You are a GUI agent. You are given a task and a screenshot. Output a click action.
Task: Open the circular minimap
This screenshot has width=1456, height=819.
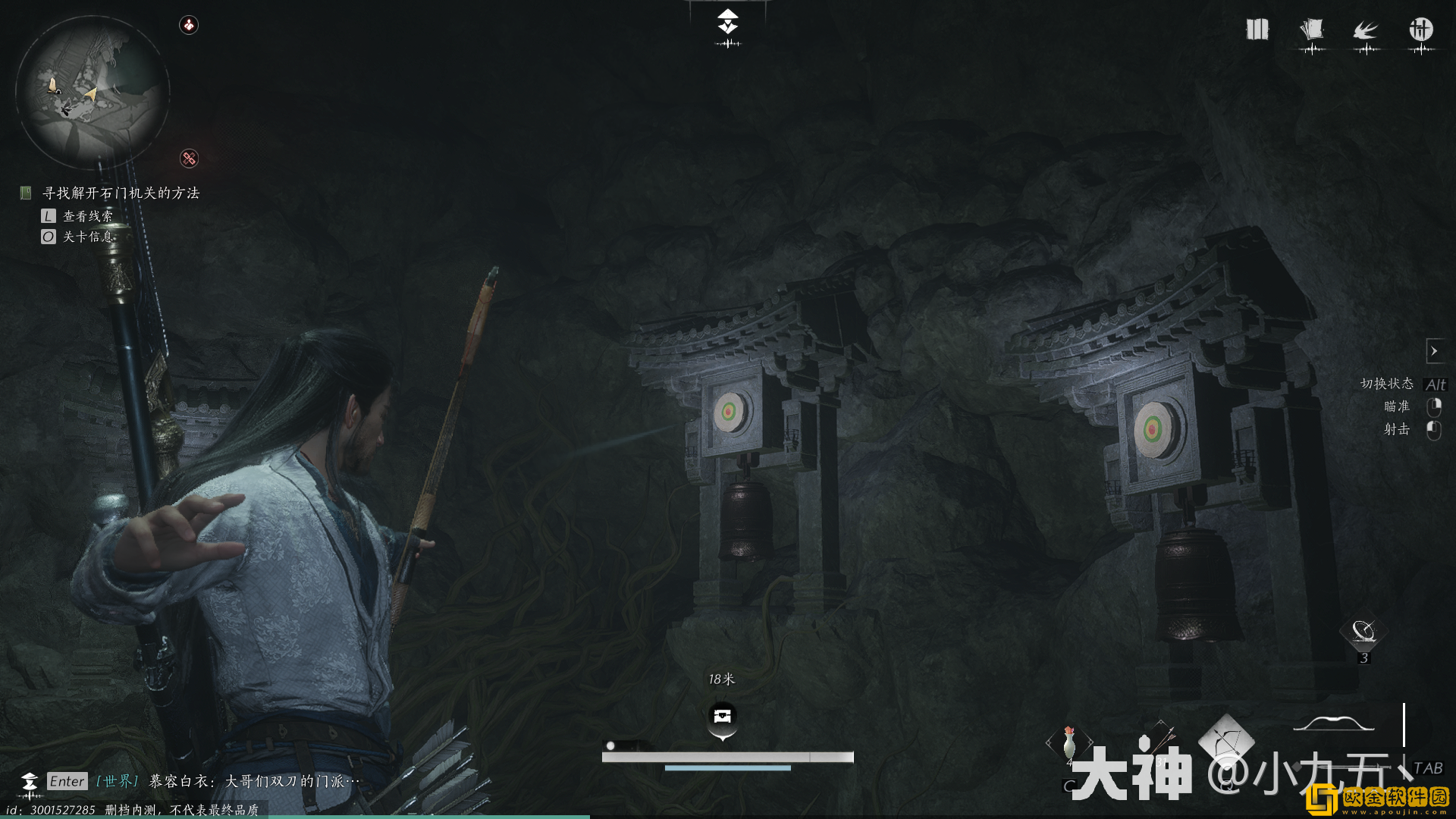[x=92, y=93]
